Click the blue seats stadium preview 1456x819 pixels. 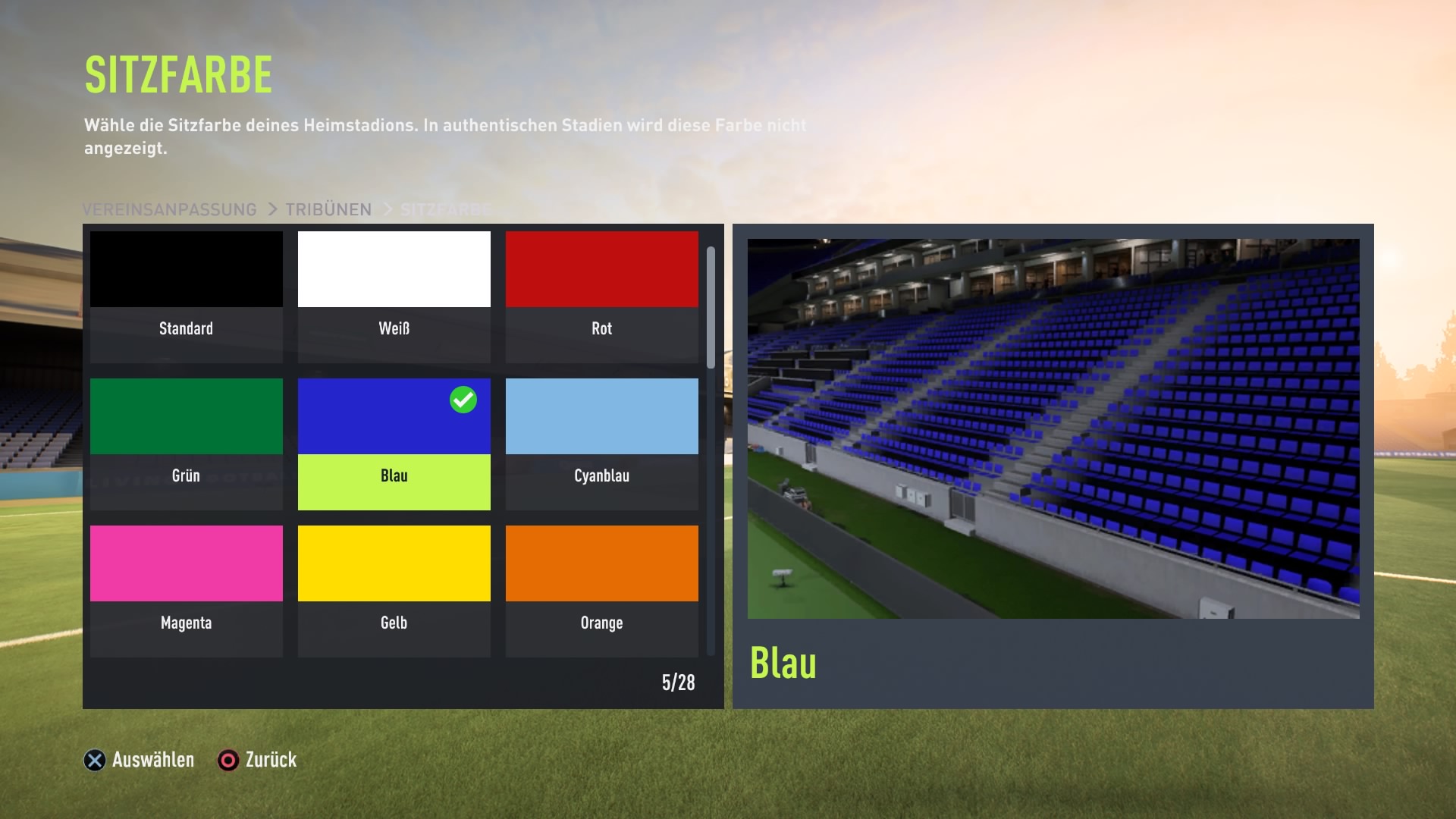1053,428
